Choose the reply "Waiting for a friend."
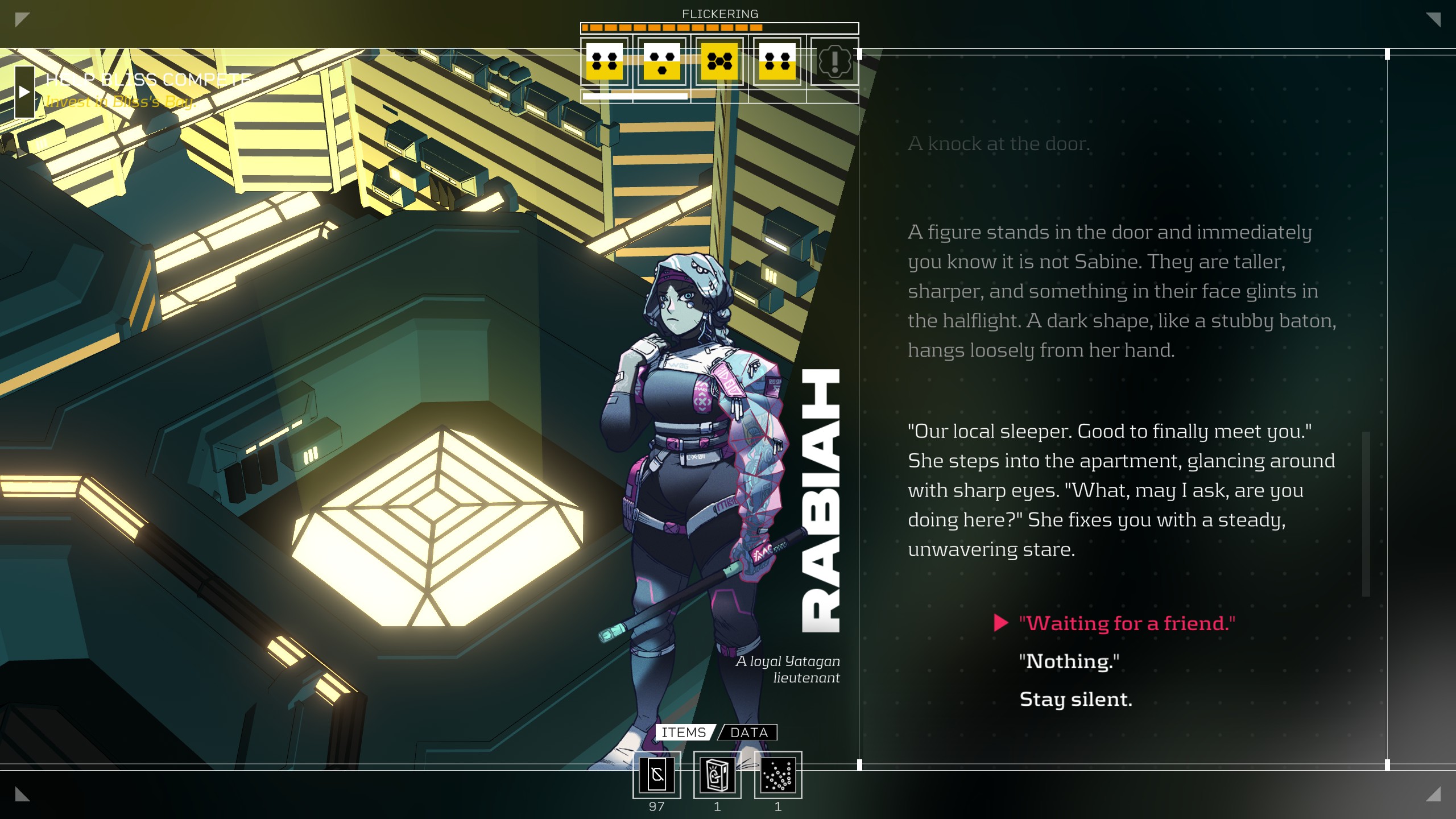The height and width of the screenshot is (819, 1456). click(x=1127, y=623)
